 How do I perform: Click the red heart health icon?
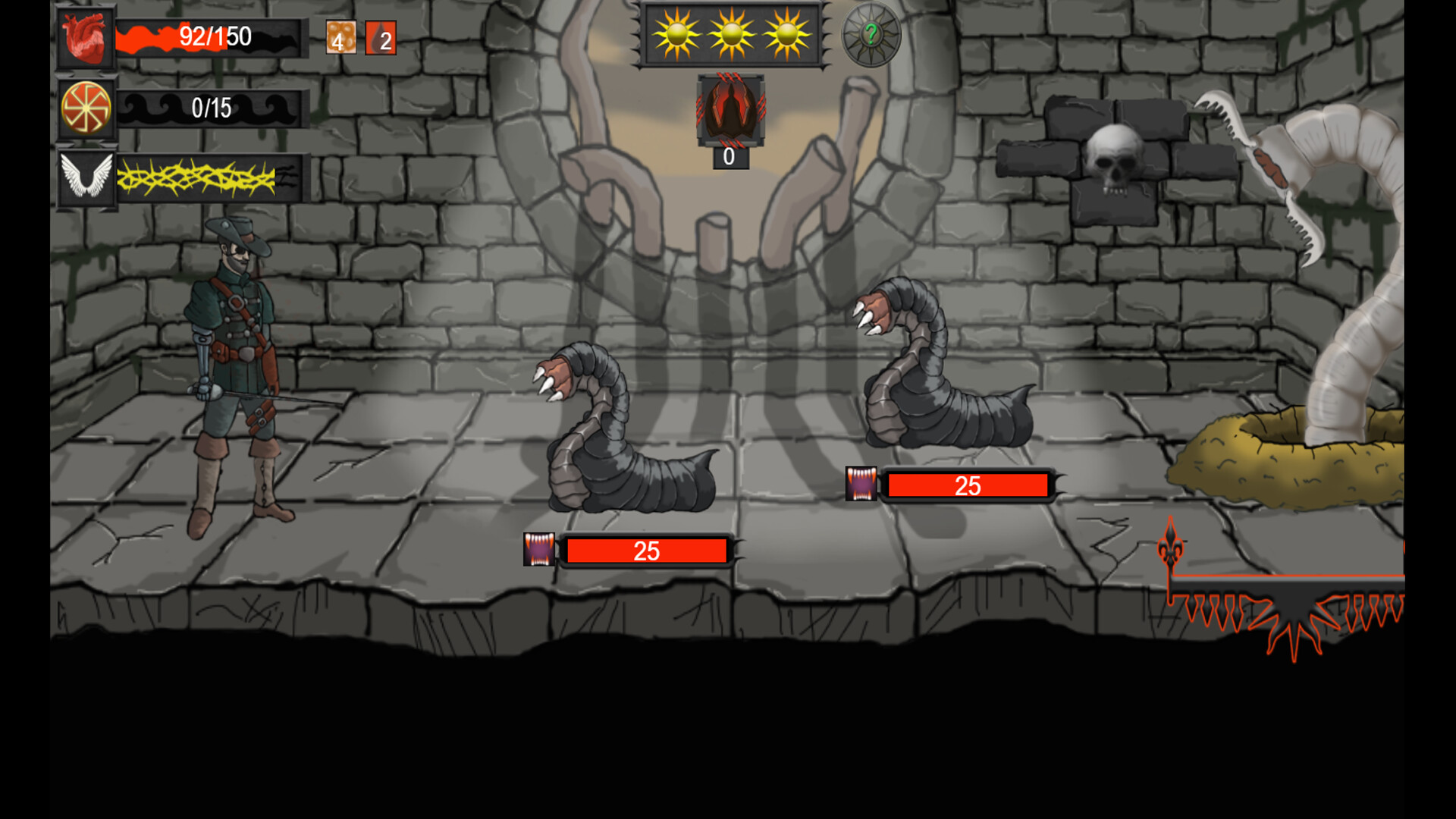click(x=86, y=36)
